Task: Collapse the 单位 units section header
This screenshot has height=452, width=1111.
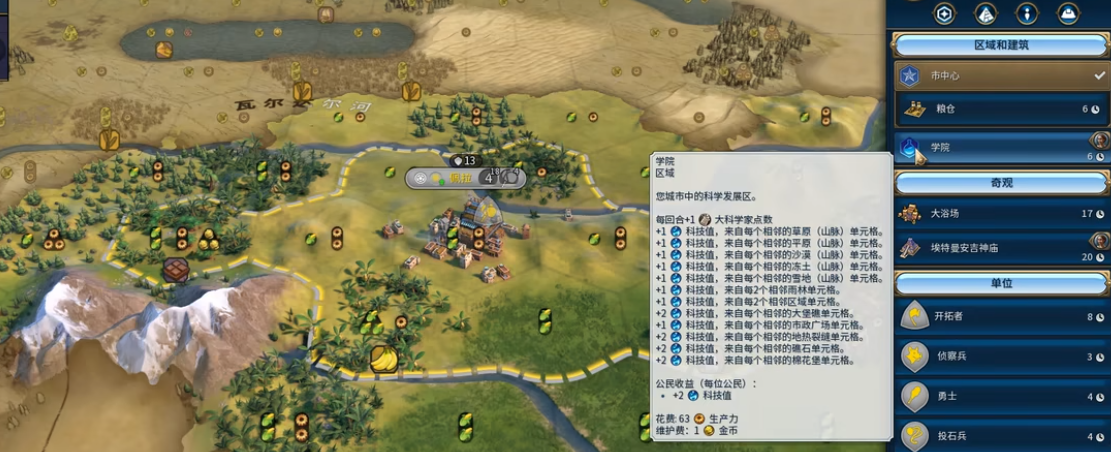Action: pos(1000,283)
